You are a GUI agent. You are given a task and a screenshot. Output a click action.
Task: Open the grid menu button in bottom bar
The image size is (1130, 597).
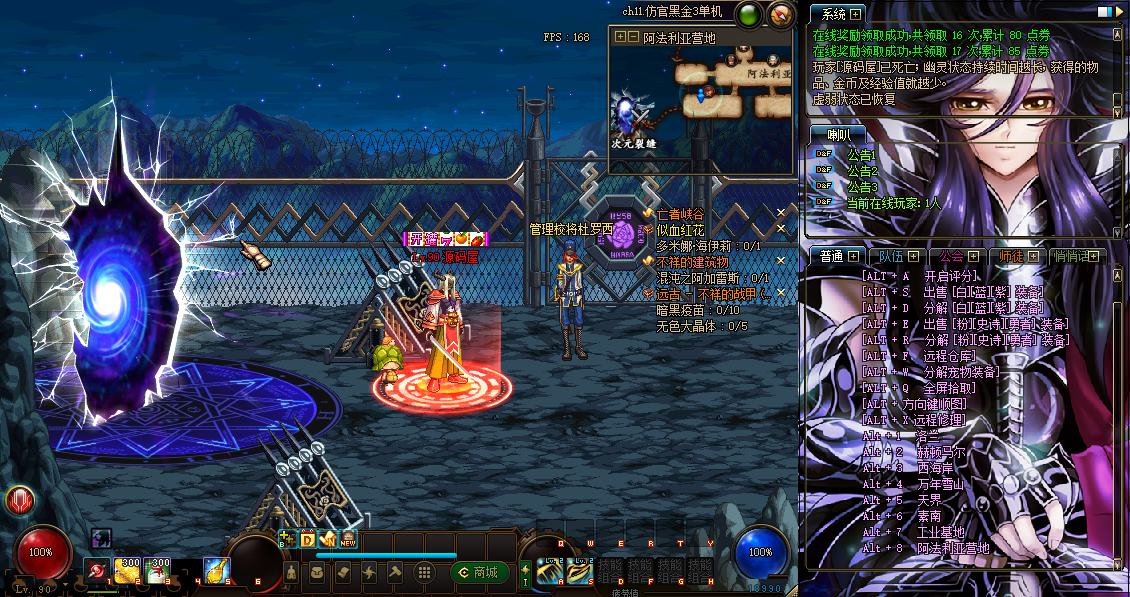(425, 572)
